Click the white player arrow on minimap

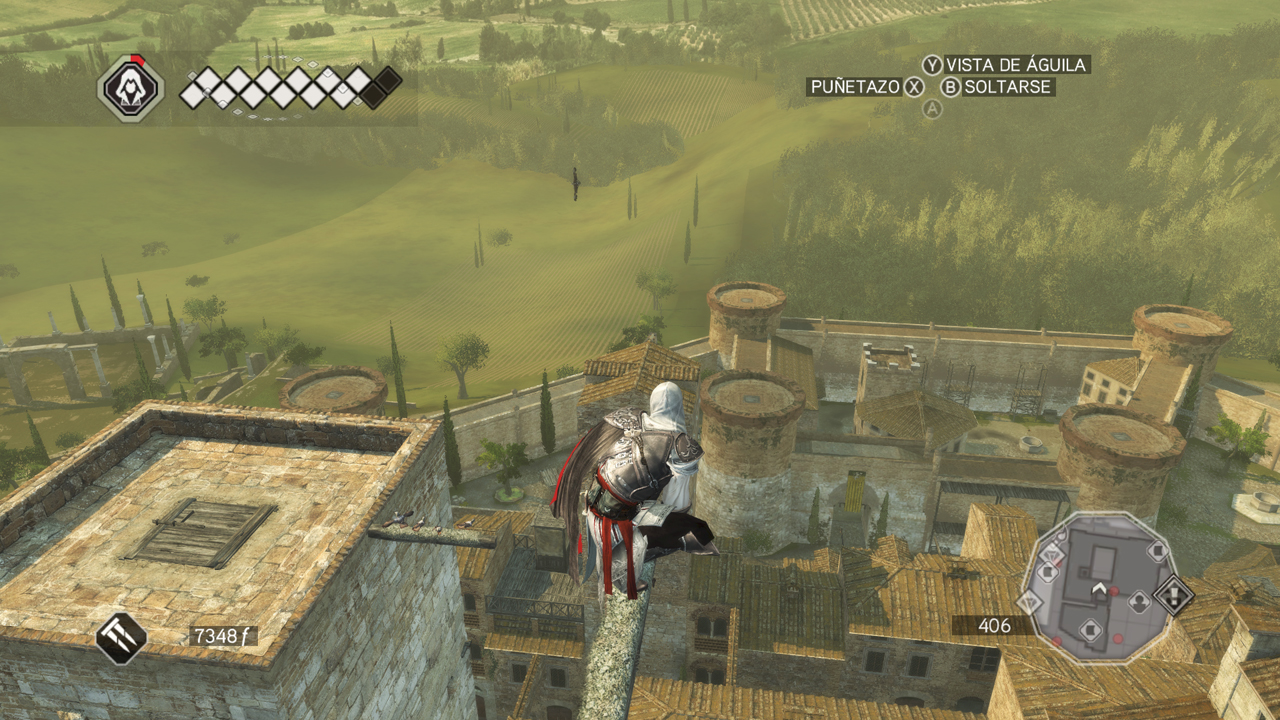click(x=1099, y=588)
